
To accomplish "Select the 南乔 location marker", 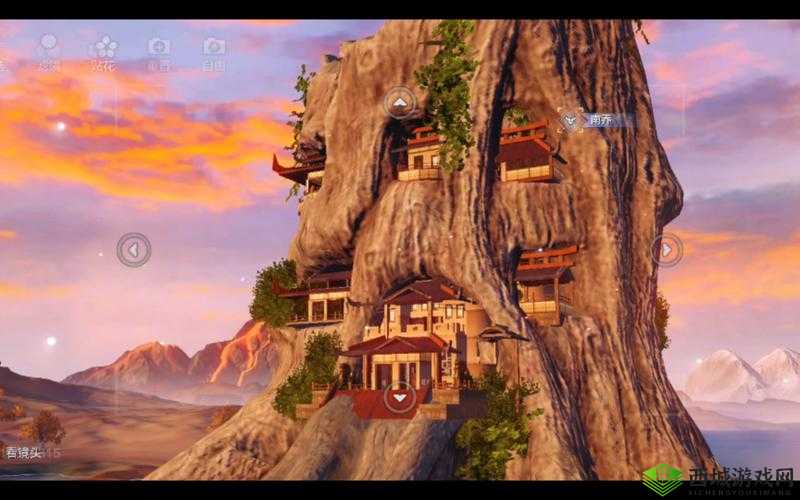I will click(572, 120).
